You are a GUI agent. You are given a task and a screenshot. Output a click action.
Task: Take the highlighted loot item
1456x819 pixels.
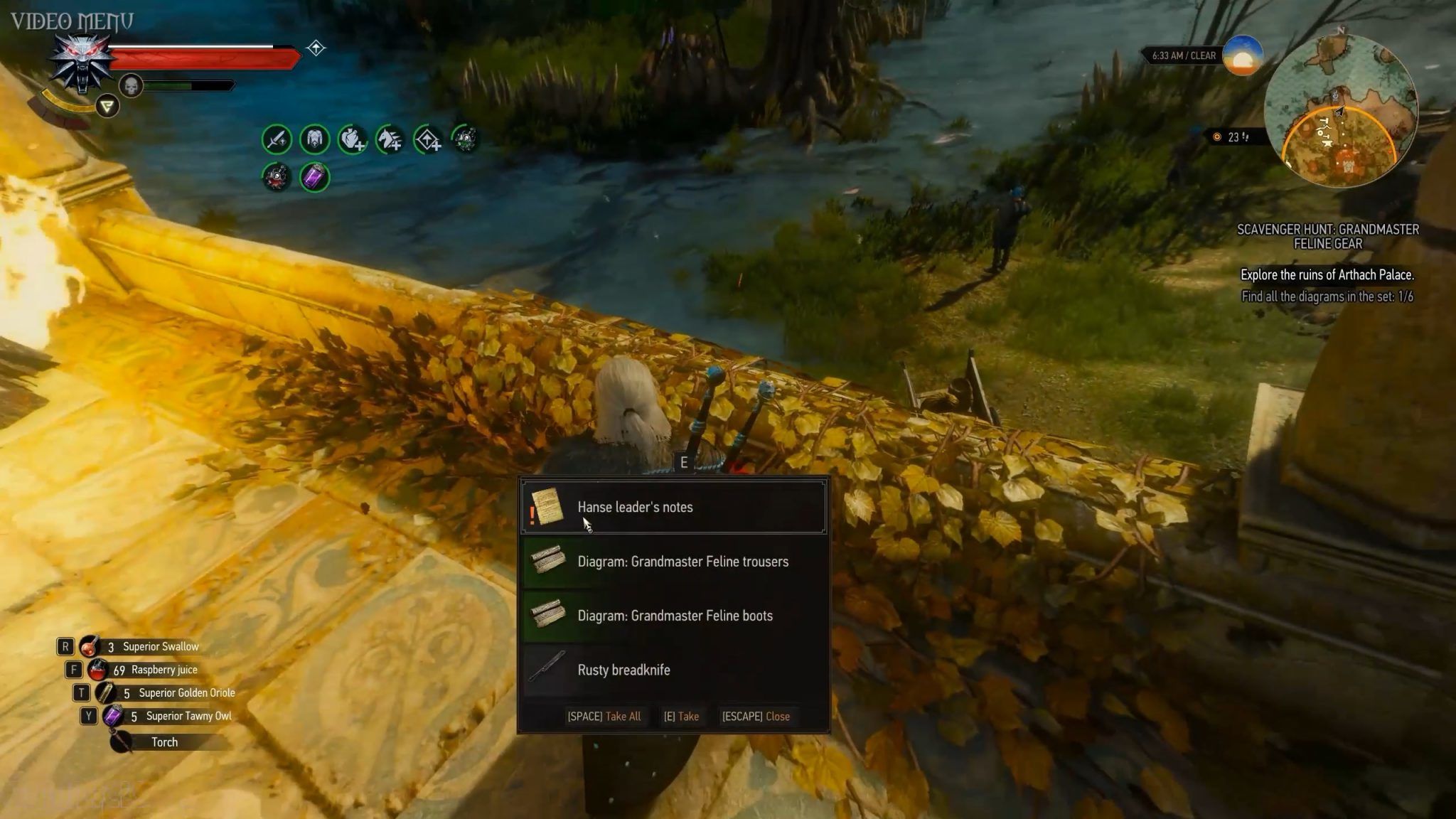[681, 717]
